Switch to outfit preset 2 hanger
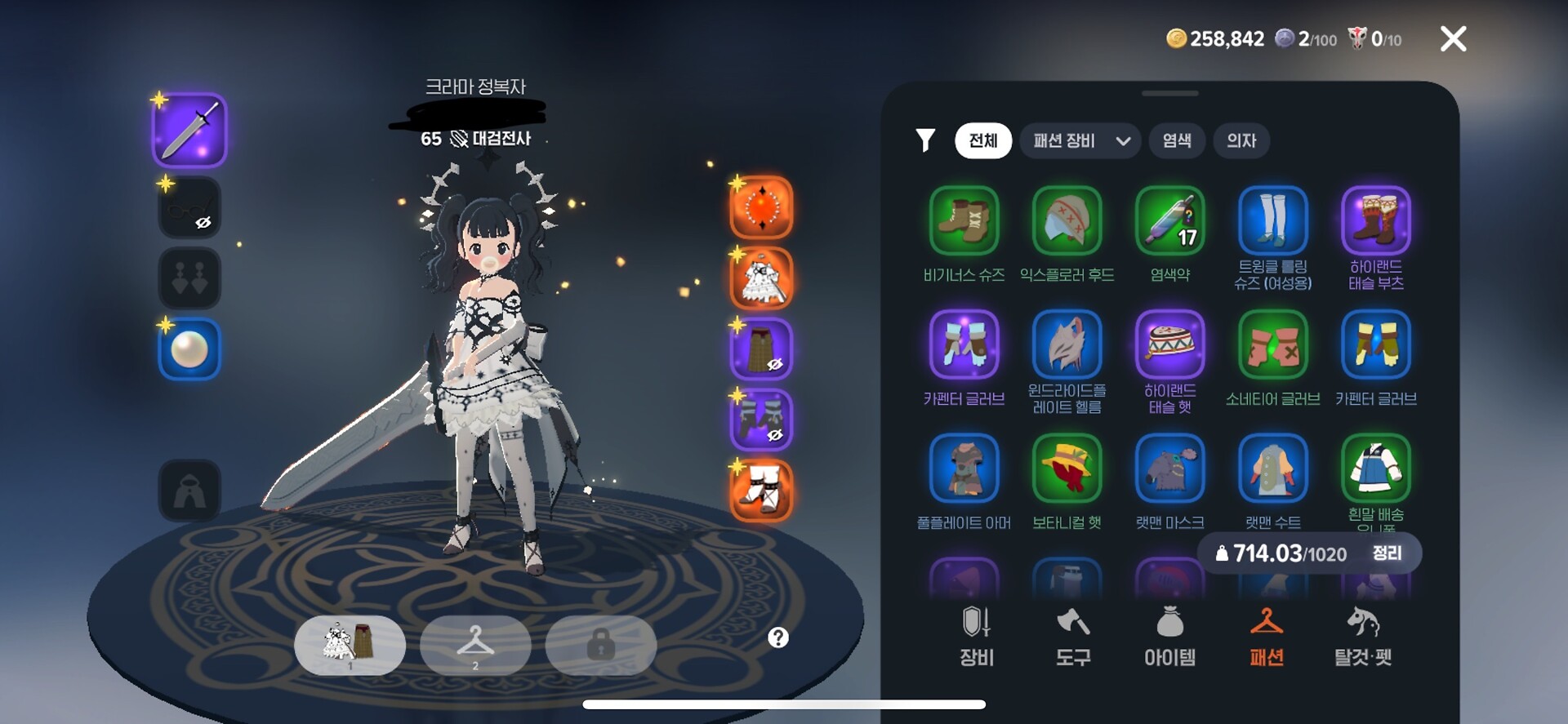Viewport: 1568px width, 724px height. tap(475, 645)
